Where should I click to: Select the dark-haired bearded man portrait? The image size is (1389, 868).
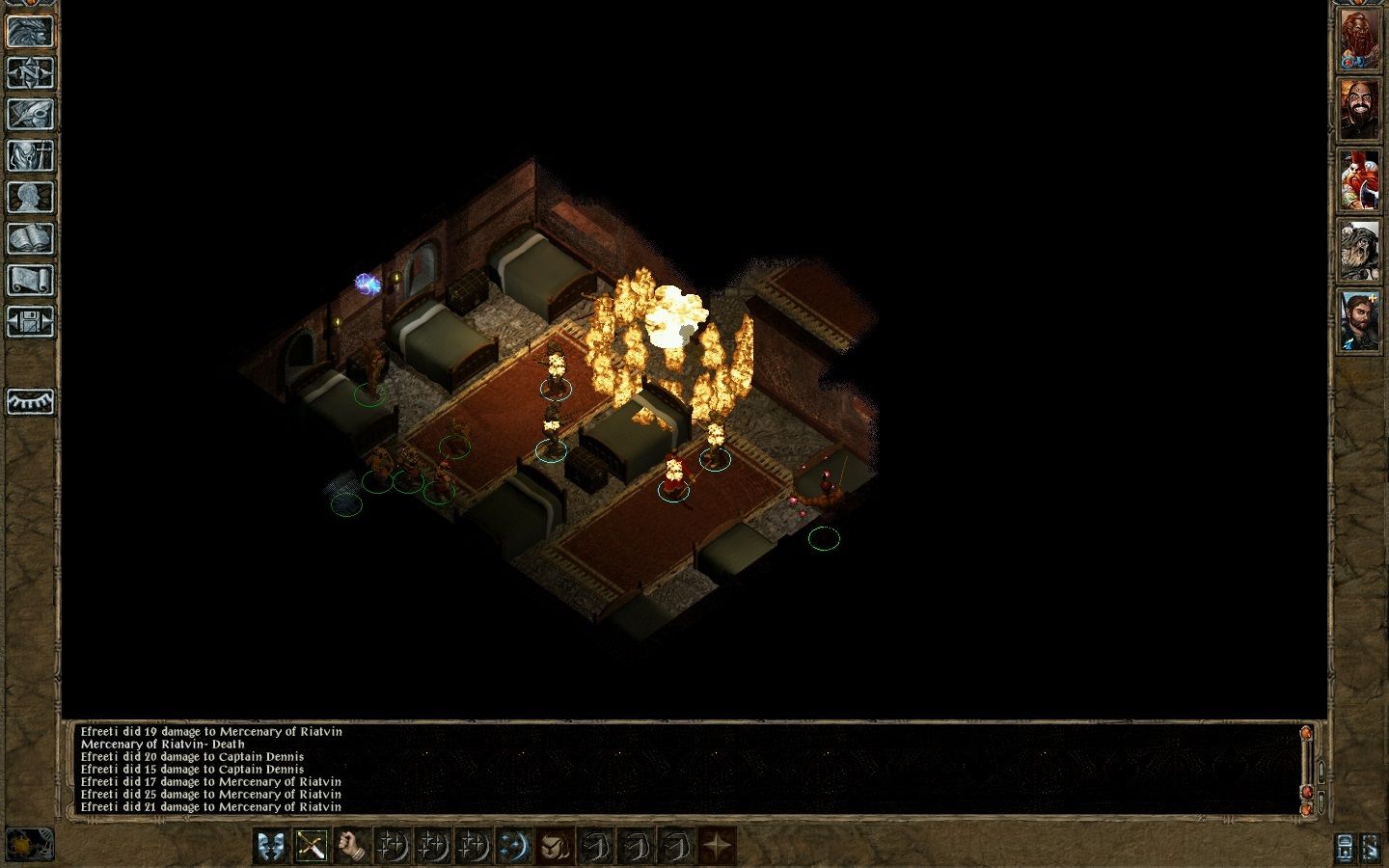pos(1358,320)
